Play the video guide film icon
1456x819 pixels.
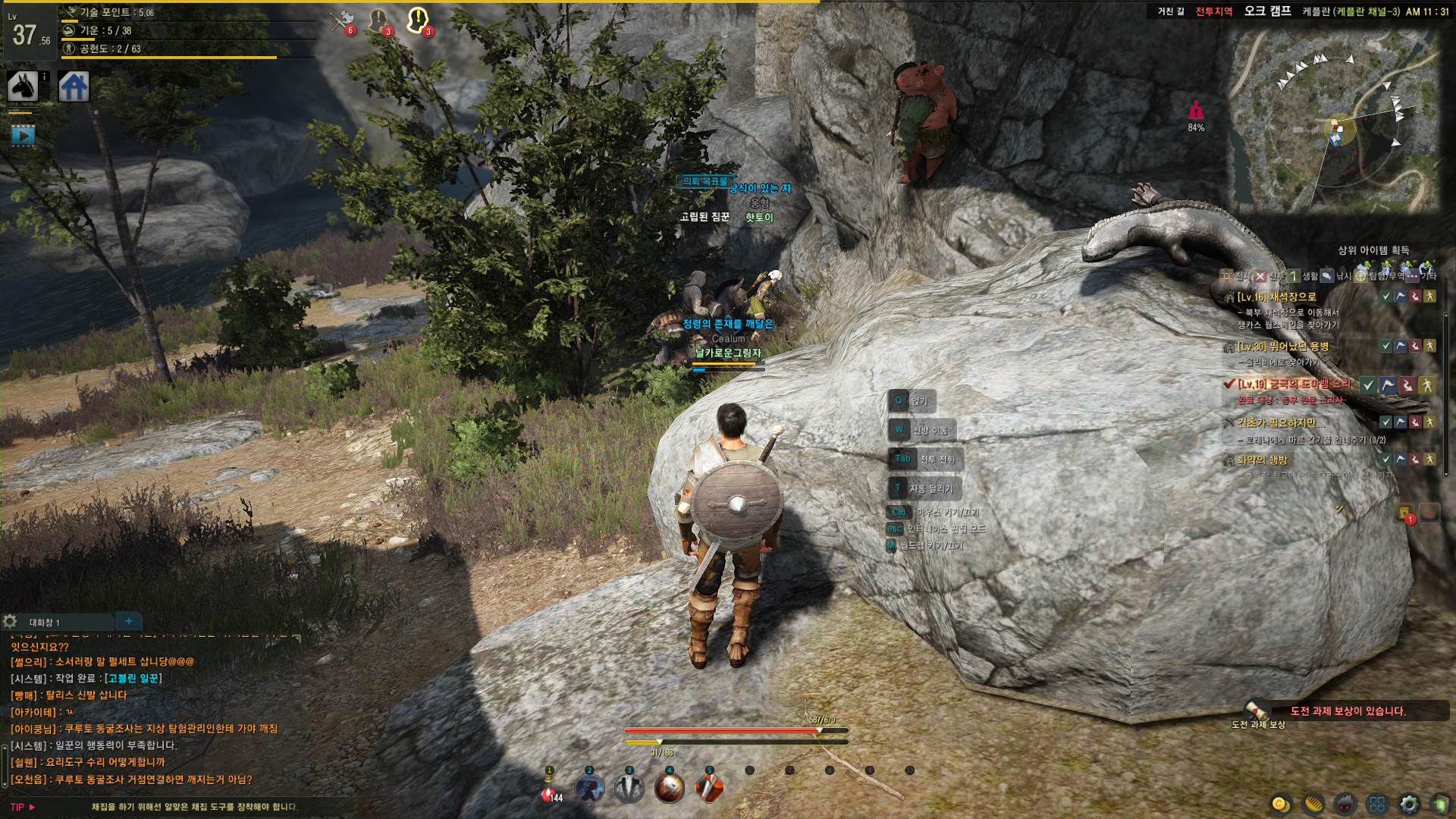pos(23,136)
